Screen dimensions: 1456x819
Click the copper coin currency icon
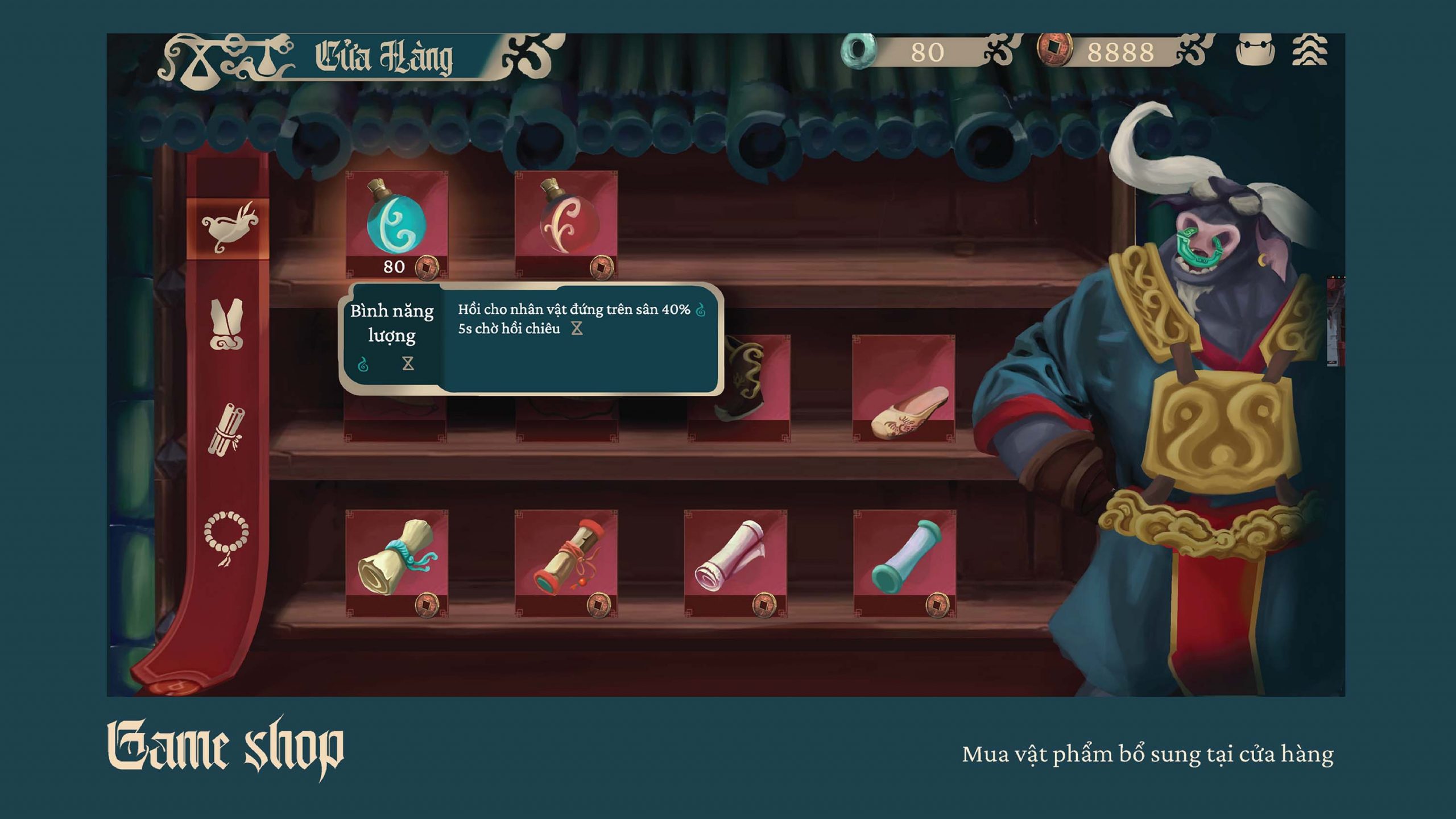[x=1054, y=50]
